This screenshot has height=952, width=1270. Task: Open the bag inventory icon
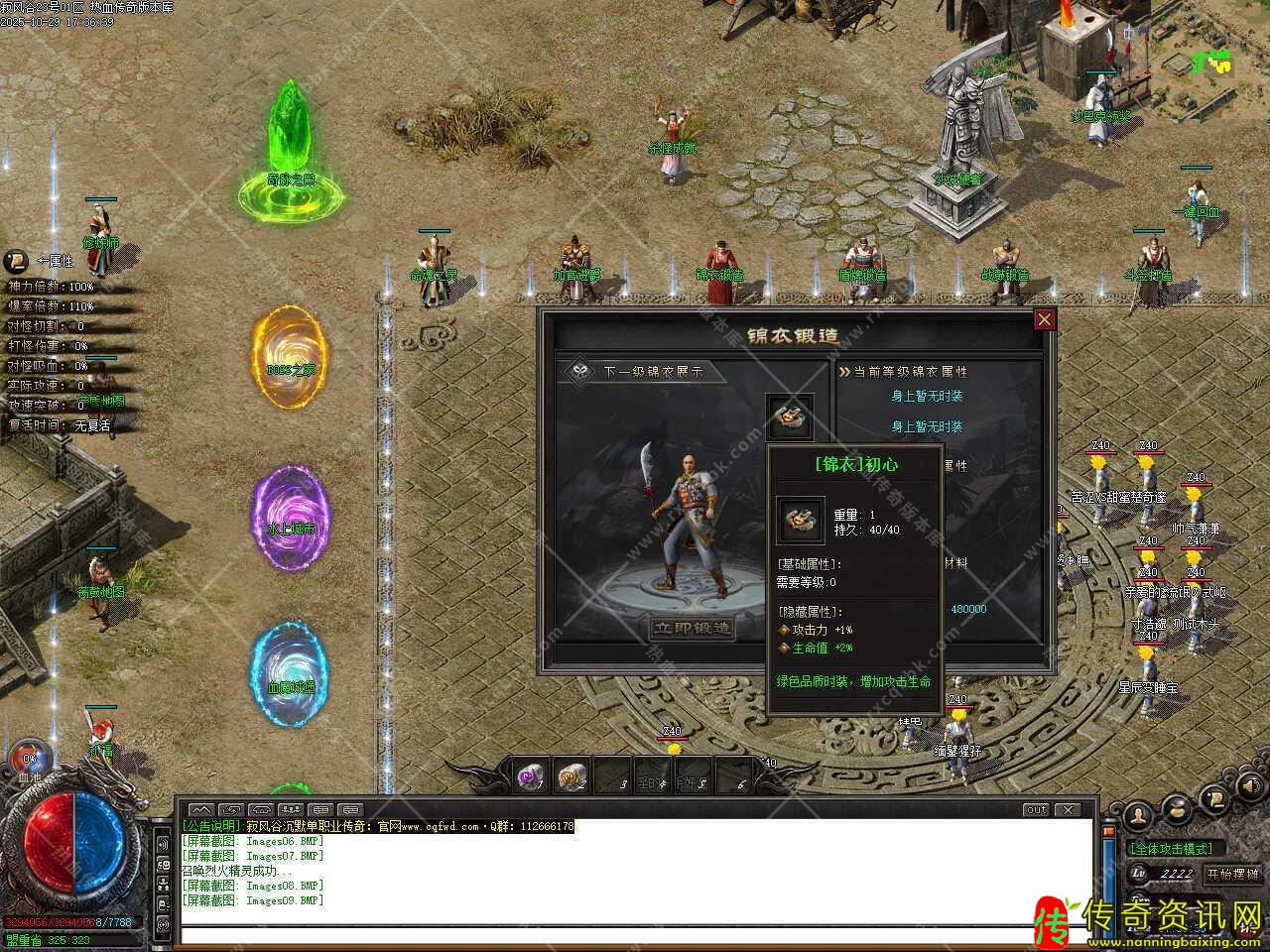click(x=1177, y=808)
